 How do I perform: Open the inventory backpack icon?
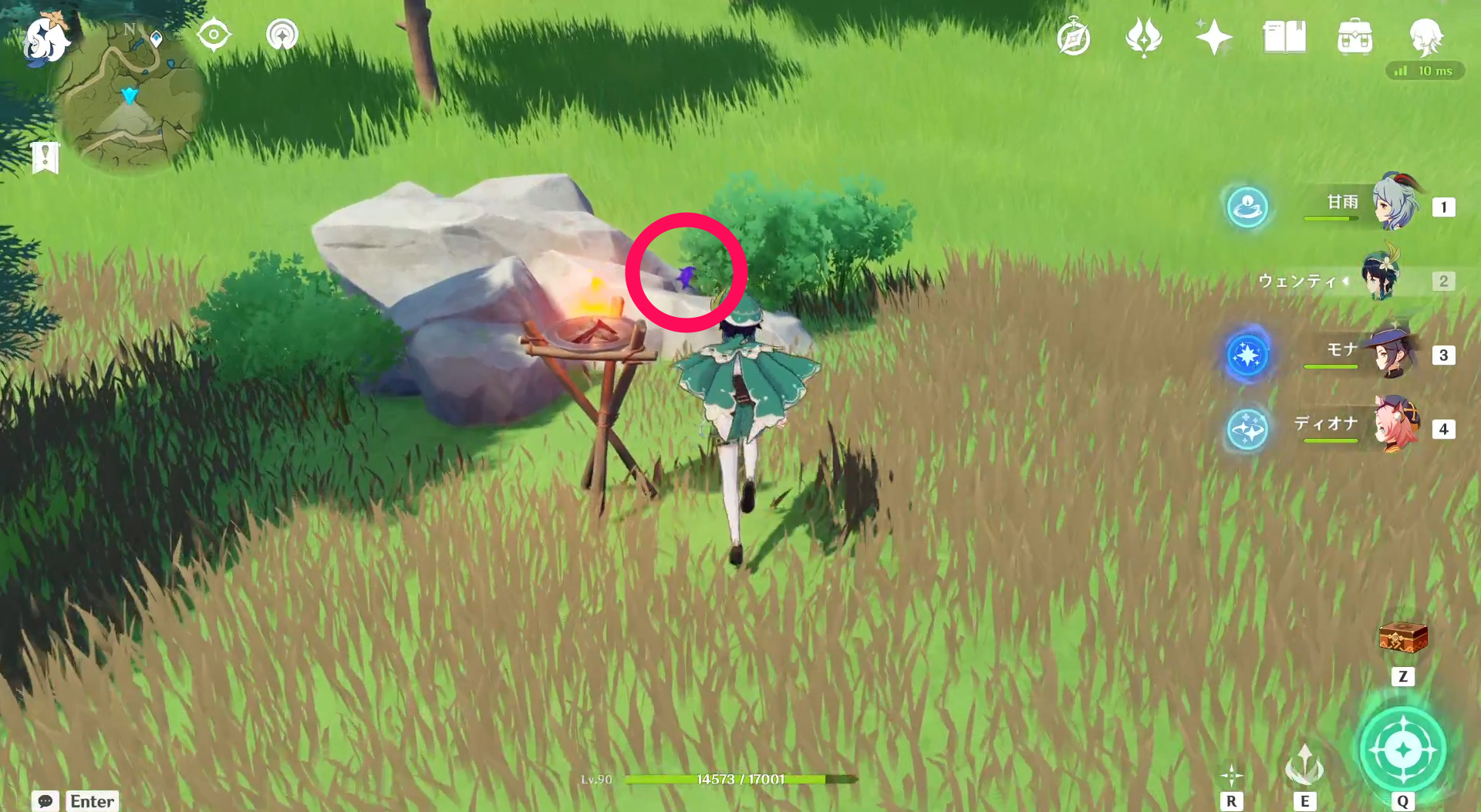point(1357,36)
